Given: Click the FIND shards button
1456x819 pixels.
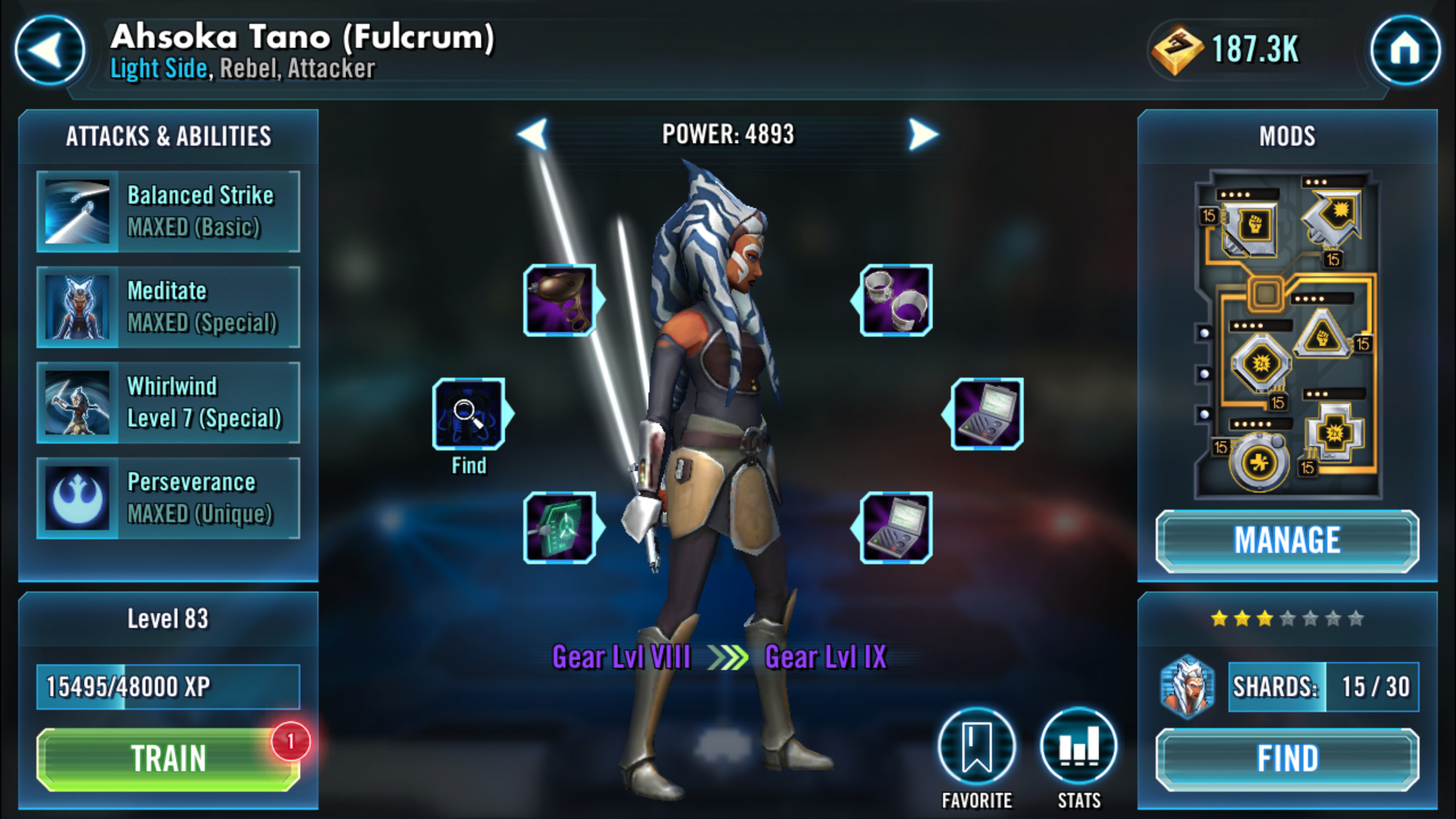Looking at the screenshot, I should click(1287, 759).
